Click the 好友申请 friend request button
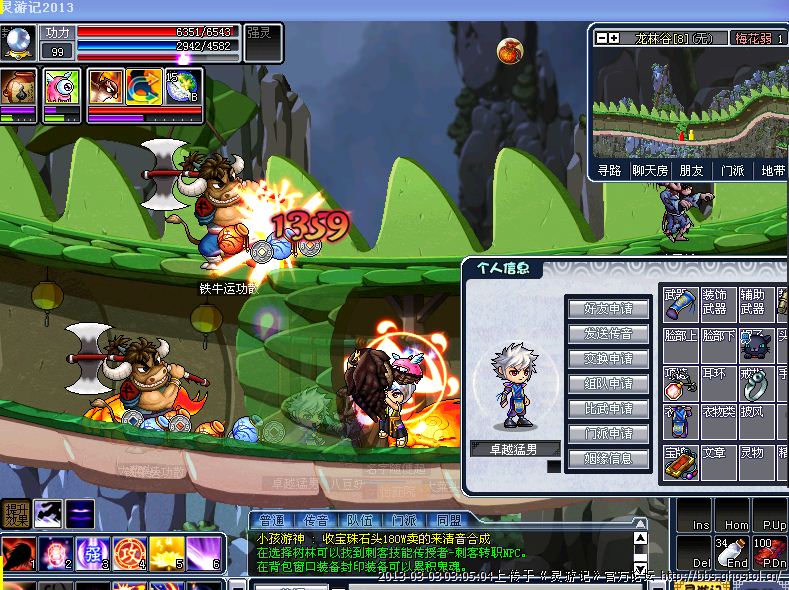789x590 pixels. pyautogui.click(x=608, y=309)
